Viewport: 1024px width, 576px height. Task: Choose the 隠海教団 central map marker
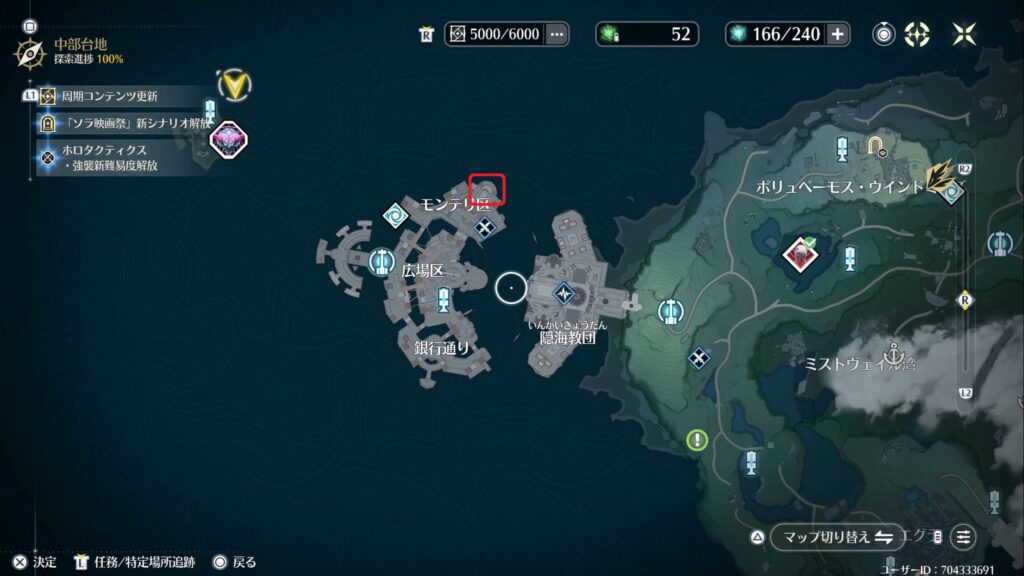[x=565, y=293]
